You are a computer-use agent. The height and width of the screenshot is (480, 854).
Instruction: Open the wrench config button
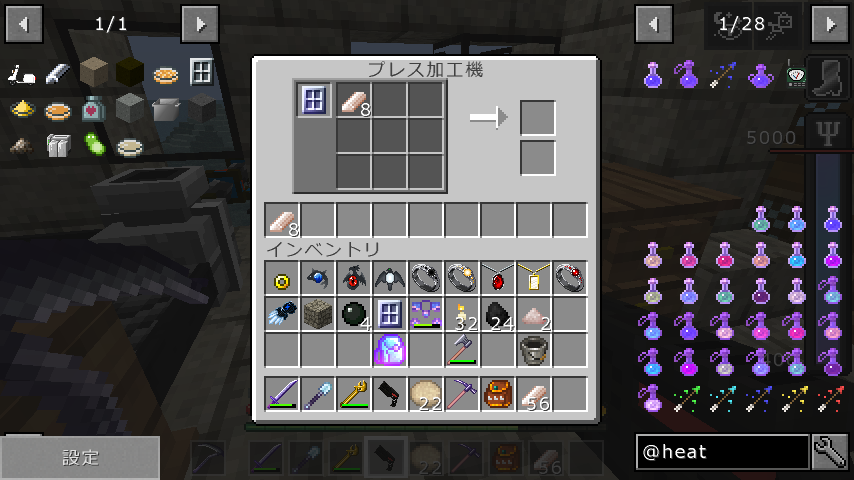pyautogui.click(x=831, y=452)
